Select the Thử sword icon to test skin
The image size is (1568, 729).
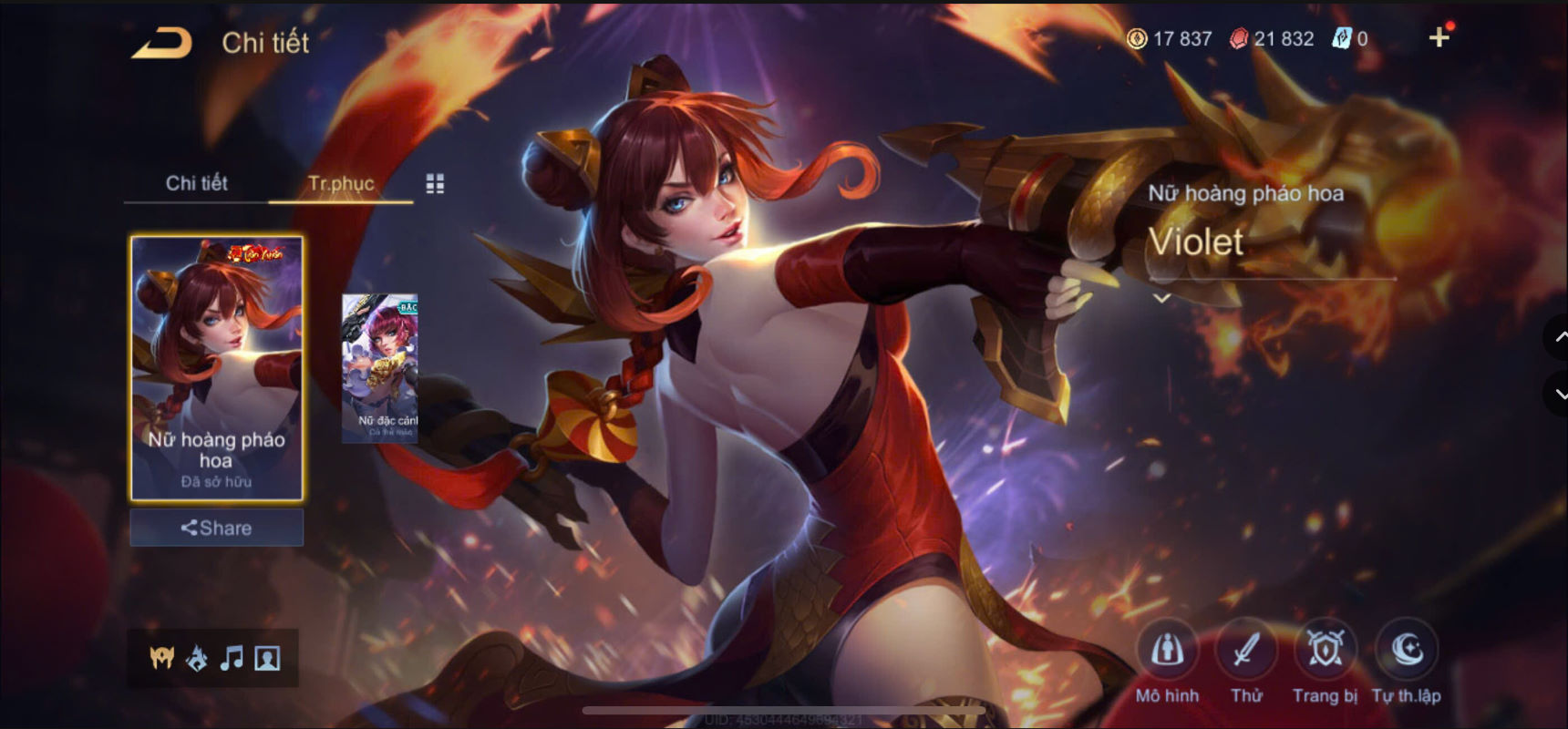click(1247, 649)
